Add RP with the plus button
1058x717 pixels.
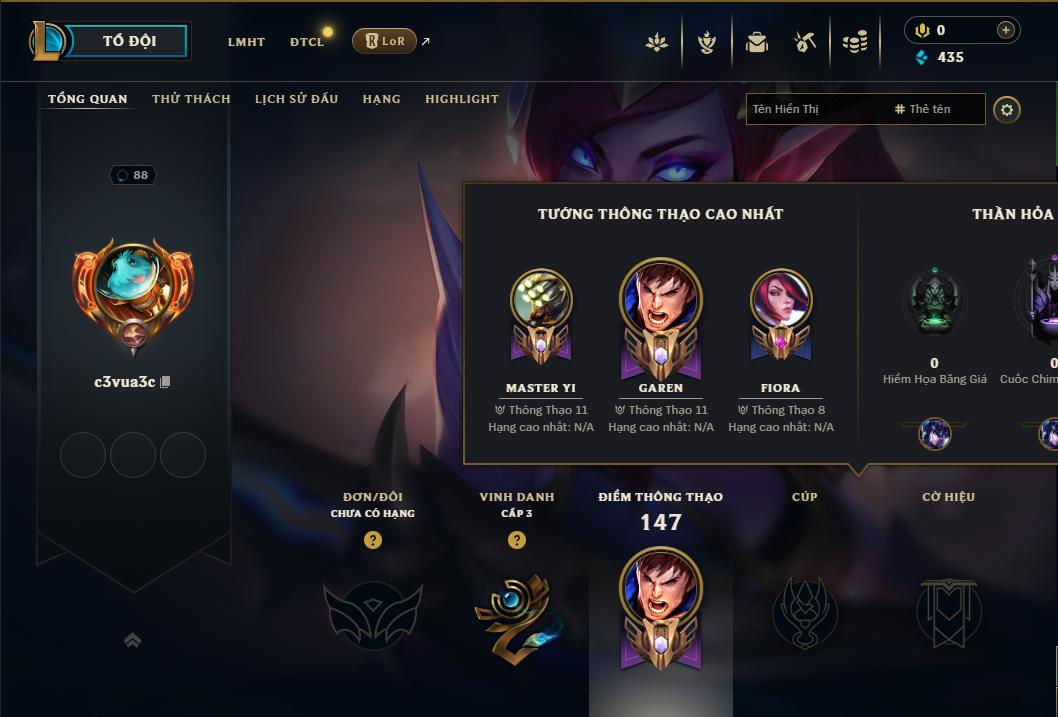pos(1006,30)
